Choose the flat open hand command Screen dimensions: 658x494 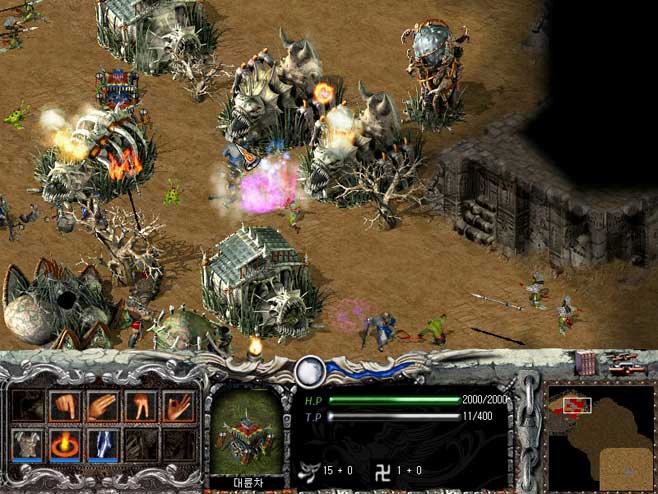pos(103,407)
